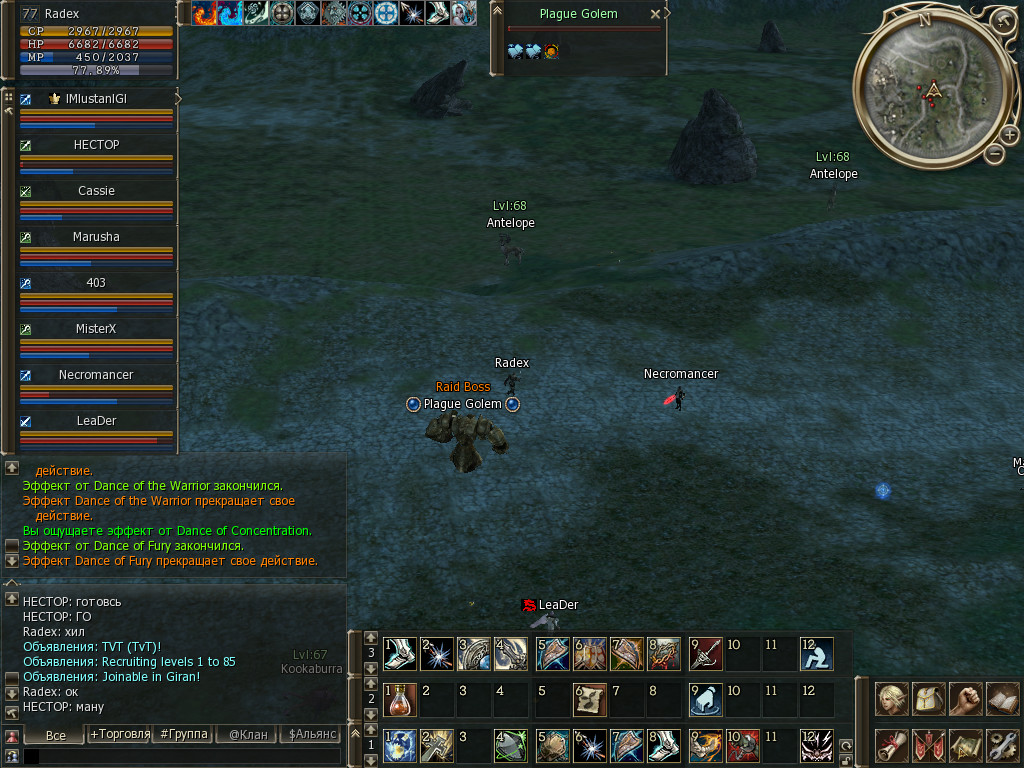Select party member Necromancer in party list

click(96, 375)
